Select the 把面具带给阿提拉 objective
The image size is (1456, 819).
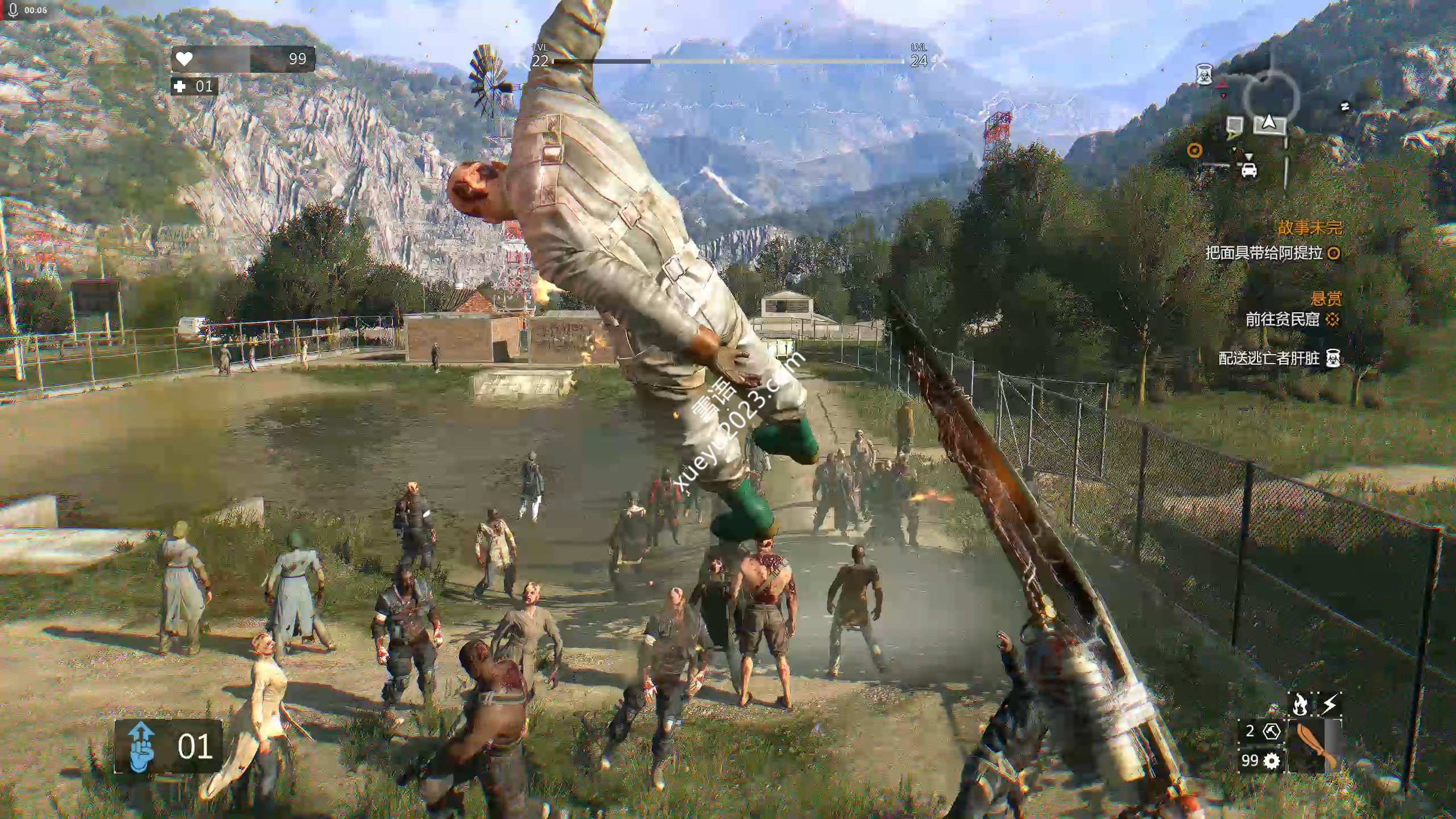1264,253
